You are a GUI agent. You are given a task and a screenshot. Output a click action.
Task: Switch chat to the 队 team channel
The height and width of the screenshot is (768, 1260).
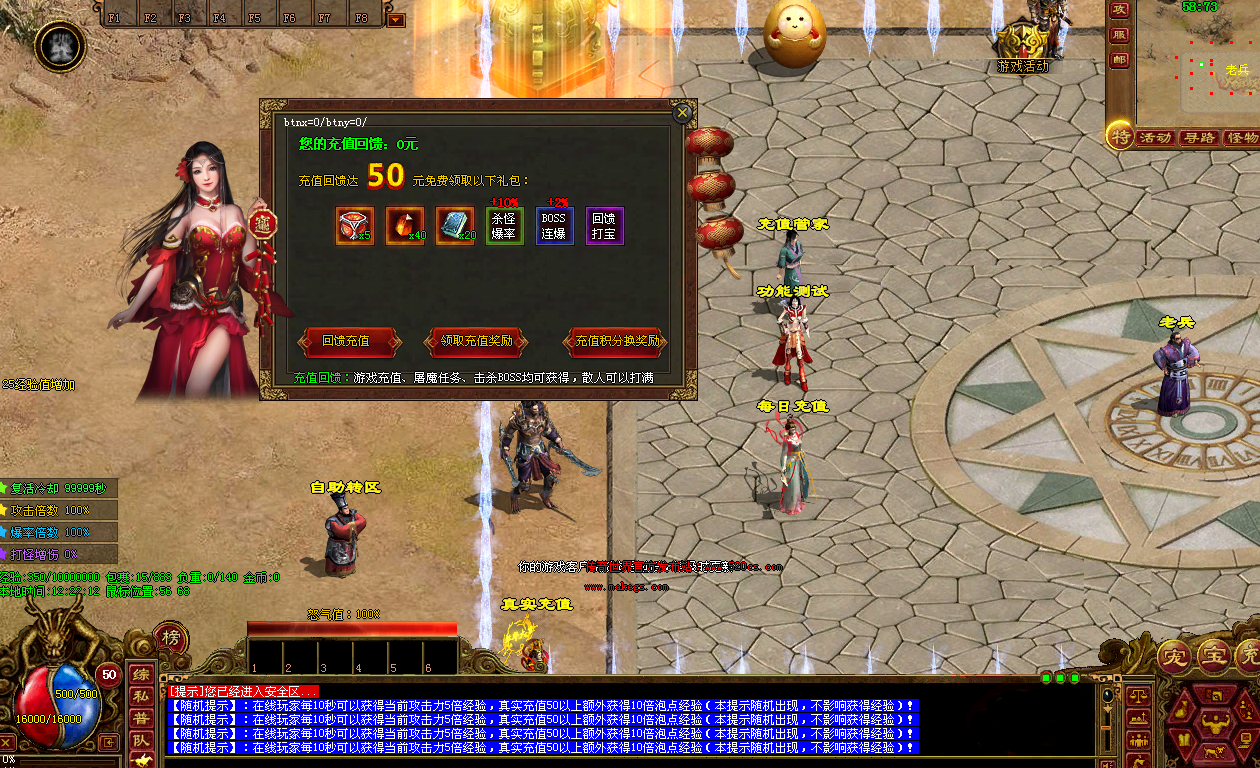(141, 740)
